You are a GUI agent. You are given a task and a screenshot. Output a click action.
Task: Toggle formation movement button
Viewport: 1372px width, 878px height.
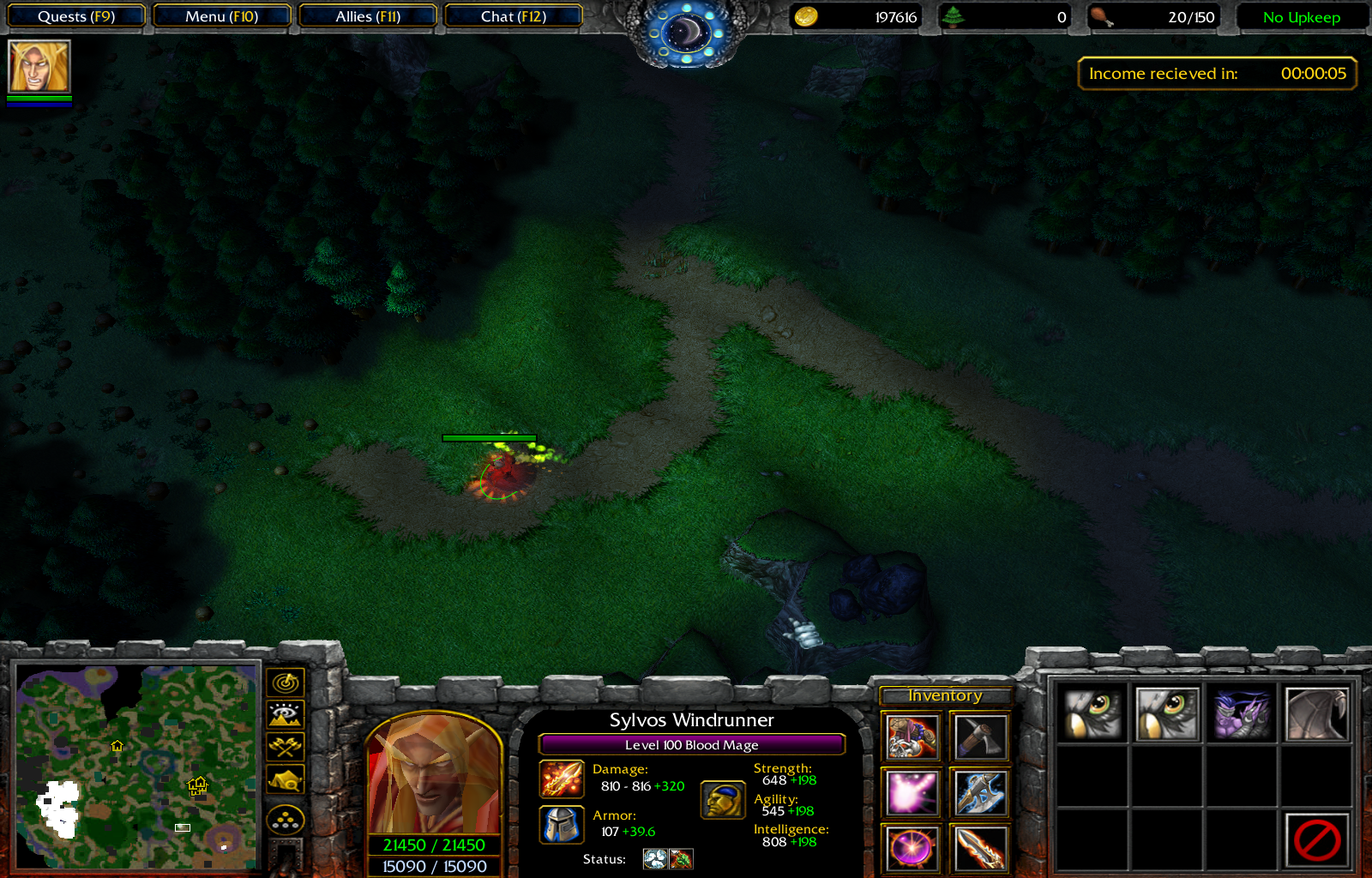pos(286,821)
